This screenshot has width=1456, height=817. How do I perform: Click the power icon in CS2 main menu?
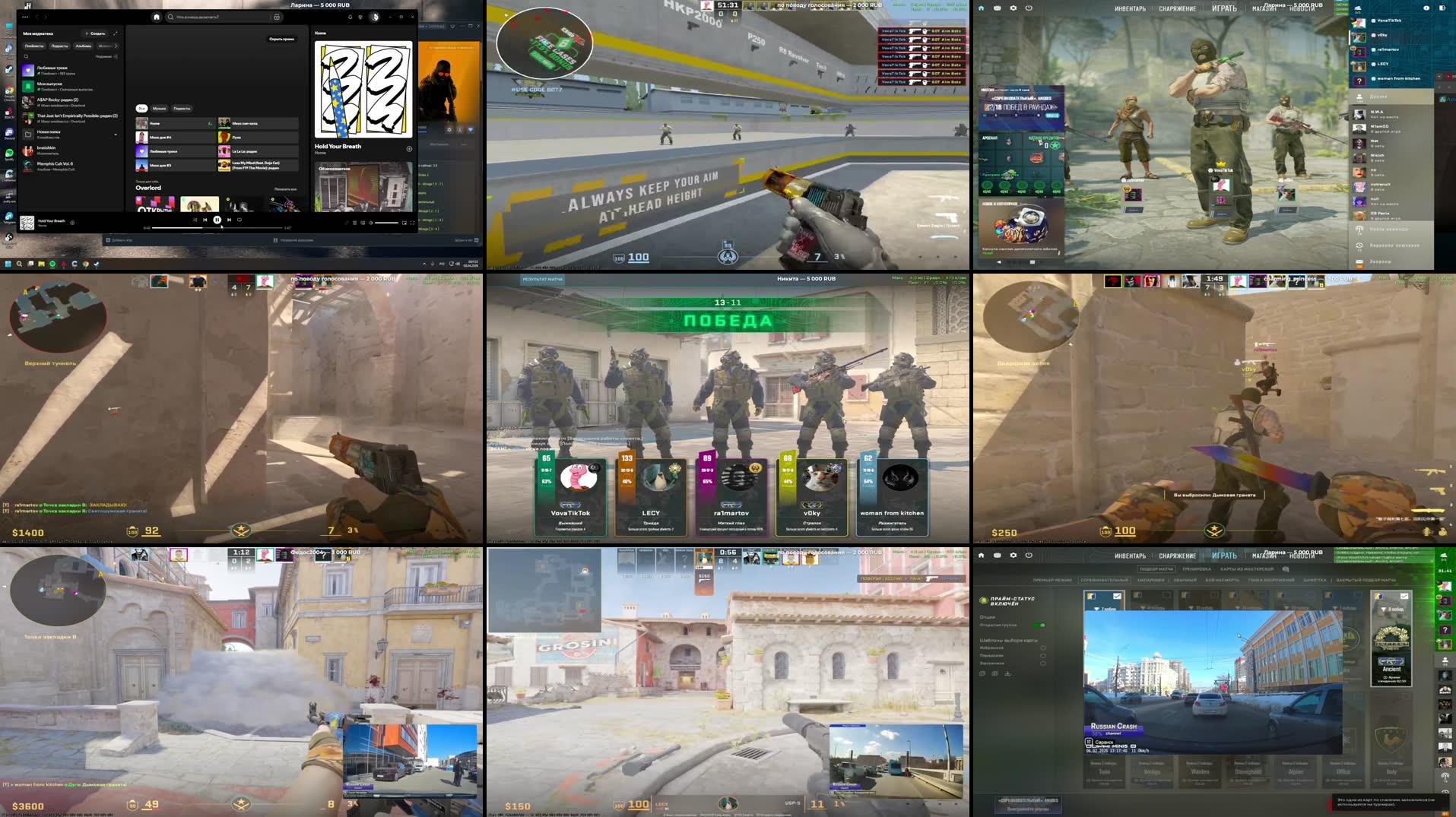click(1029, 8)
